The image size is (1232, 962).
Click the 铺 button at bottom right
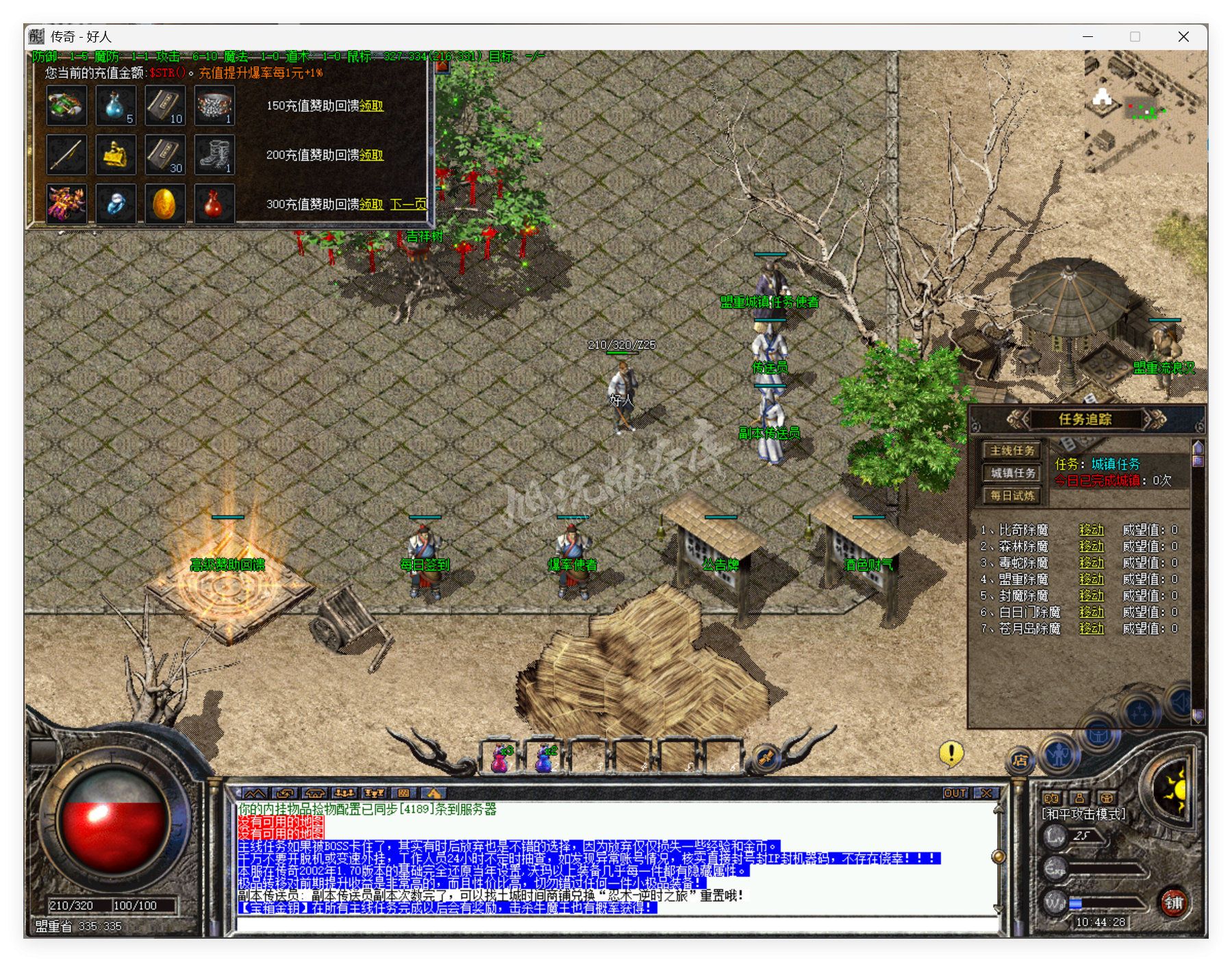coord(1175,902)
